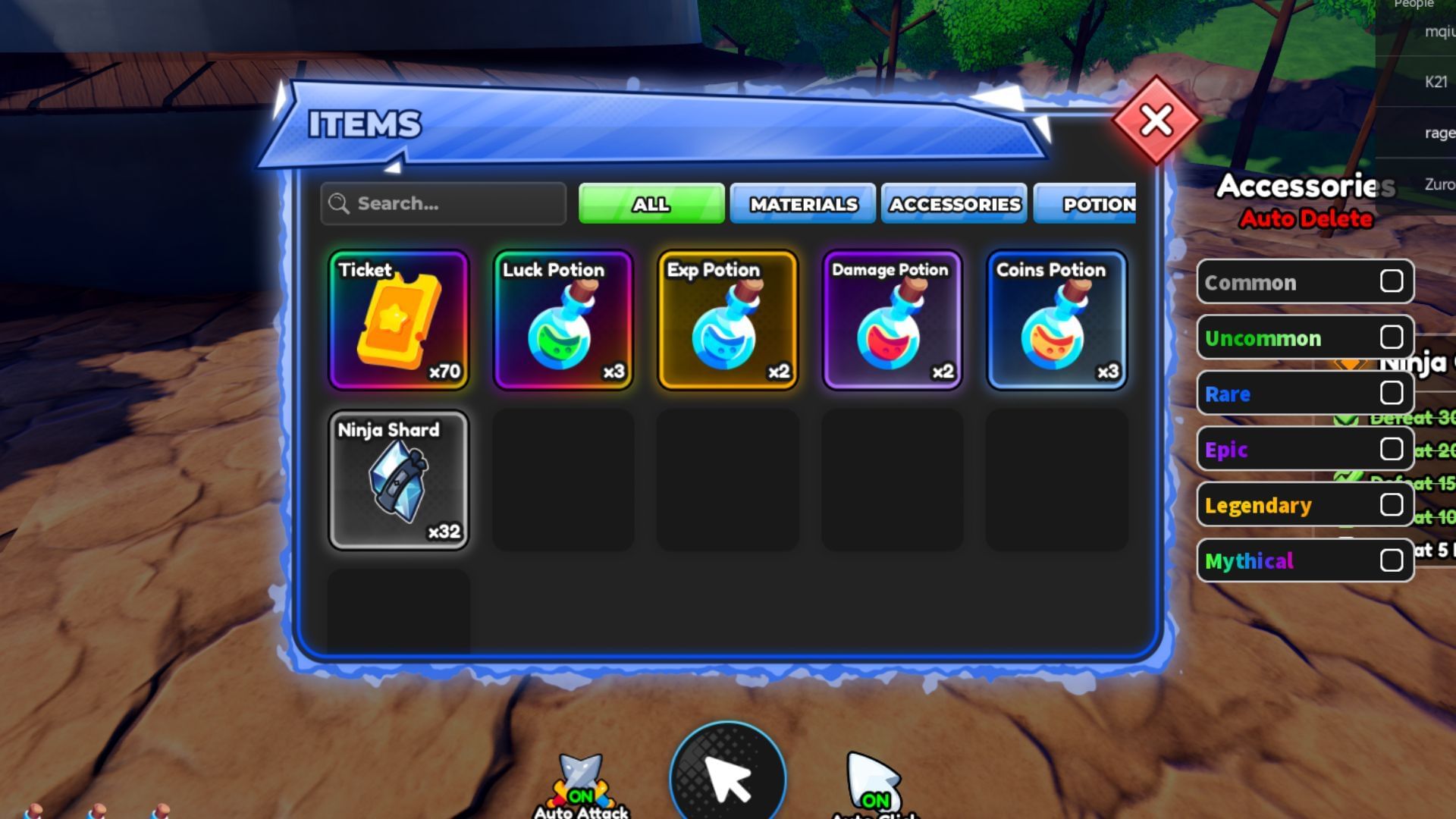1456x819 pixels.
Task: Click the item search field
Action: (443, 203)
